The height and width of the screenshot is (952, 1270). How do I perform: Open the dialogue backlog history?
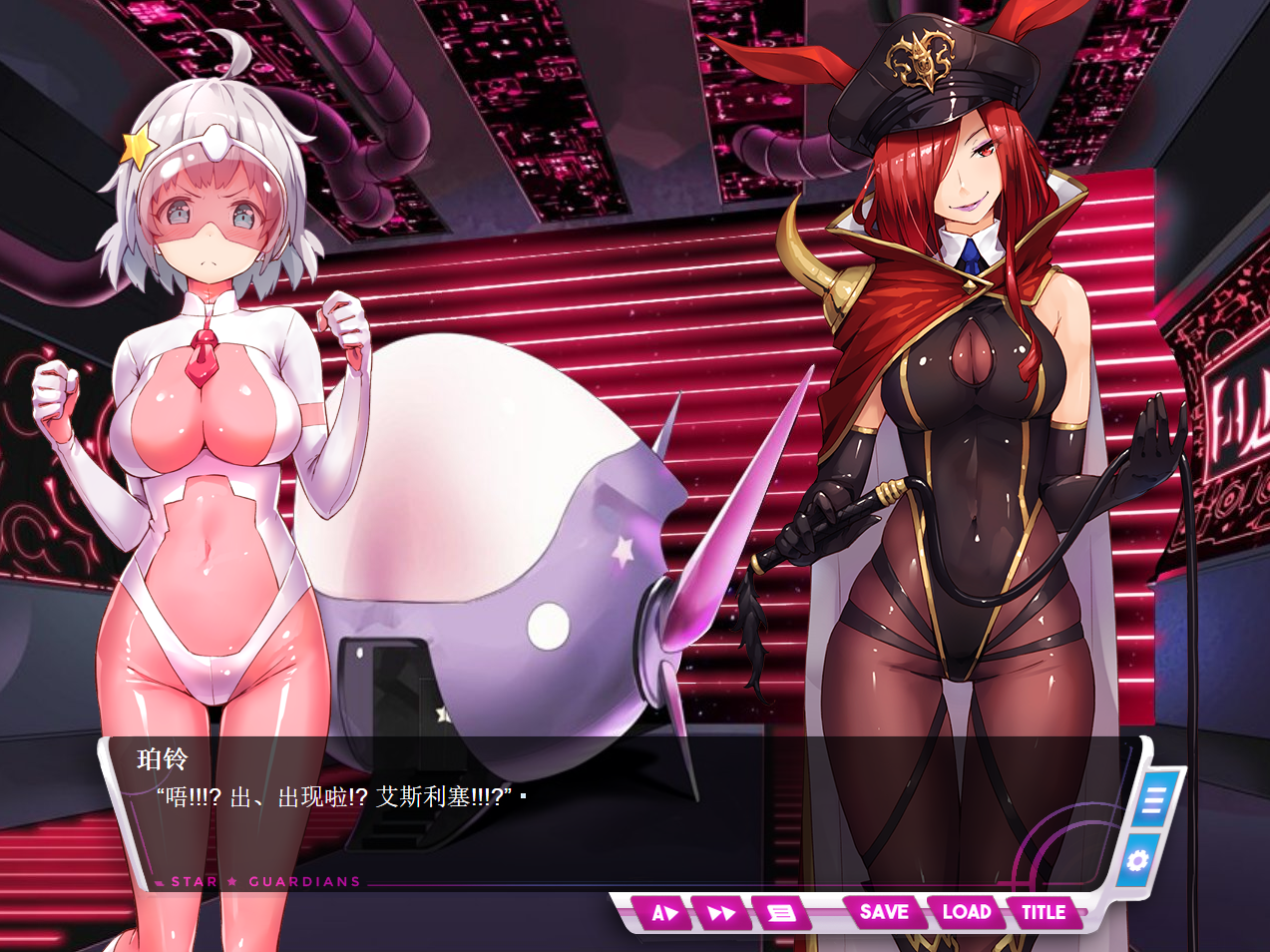pyautogui.click(x=781, y=912)
